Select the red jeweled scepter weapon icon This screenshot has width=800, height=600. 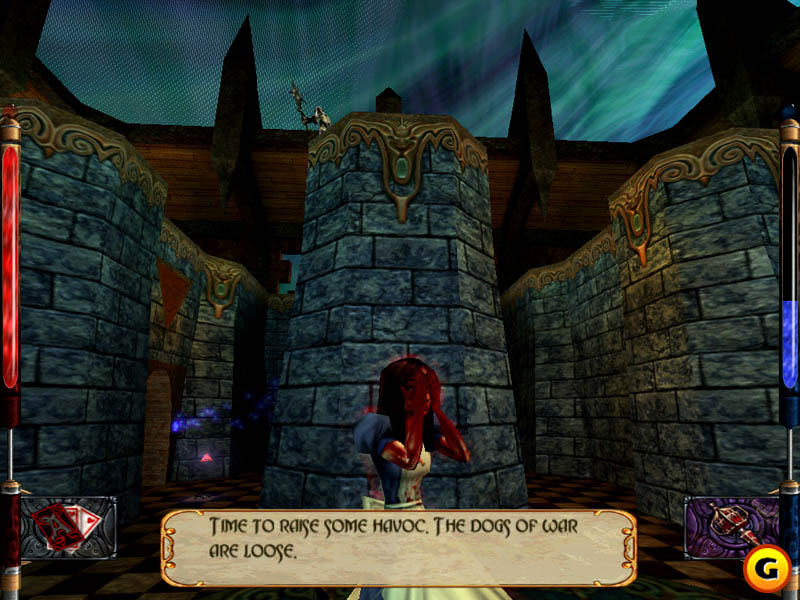731,527
